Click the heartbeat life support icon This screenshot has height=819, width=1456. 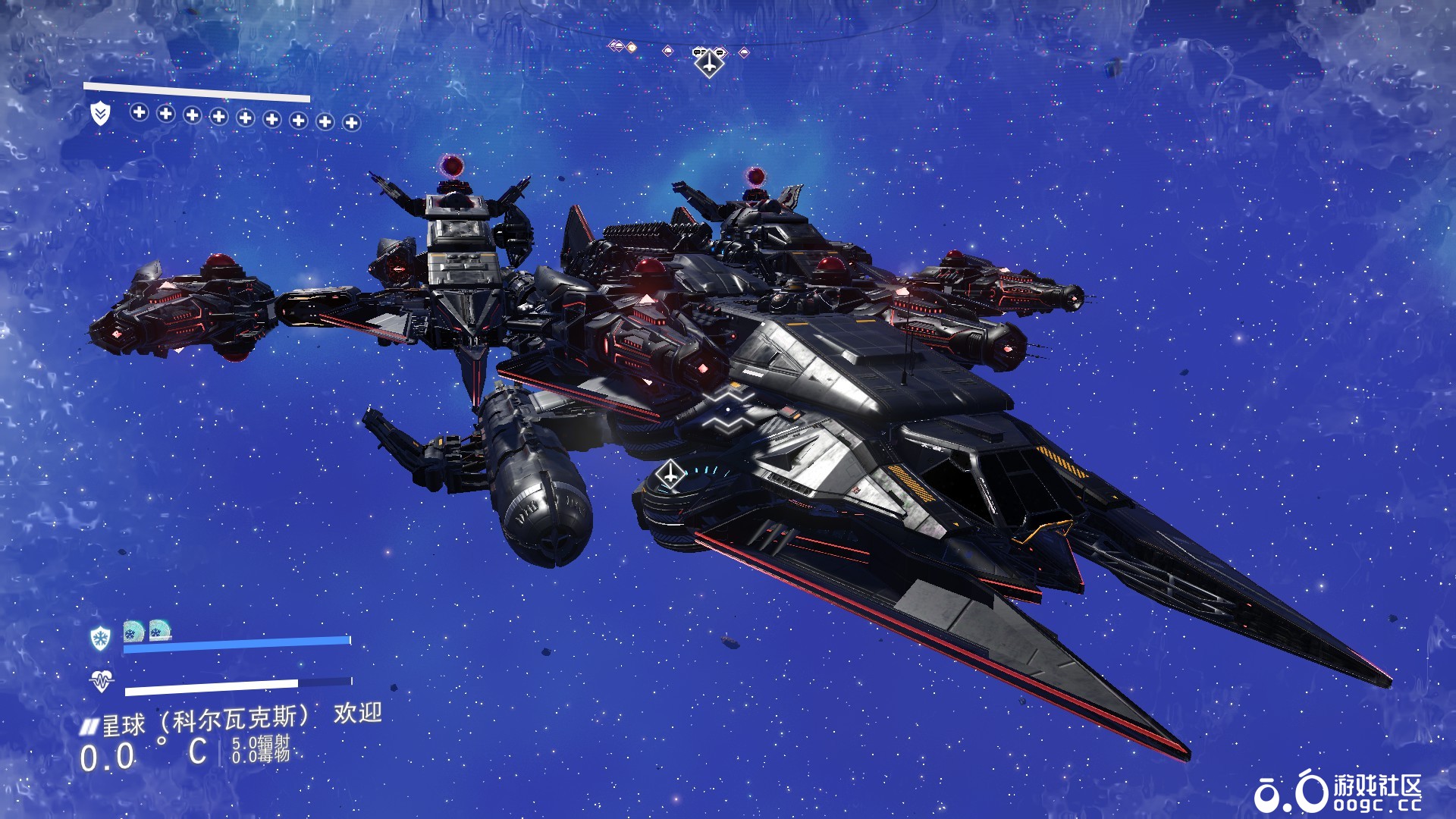[x=101, y=681]
